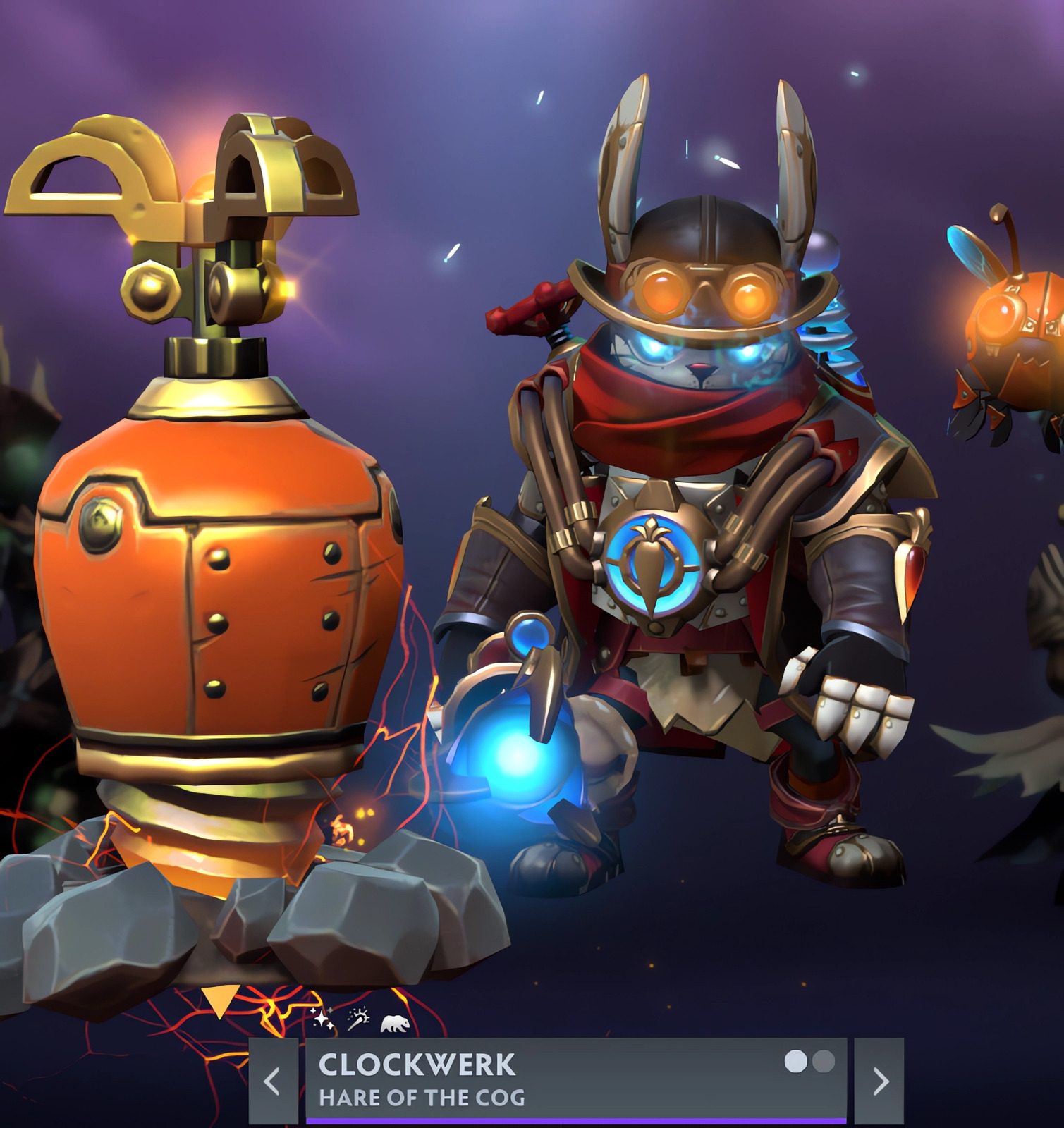Go to the previous item set with left arrow

point(273,1081)
